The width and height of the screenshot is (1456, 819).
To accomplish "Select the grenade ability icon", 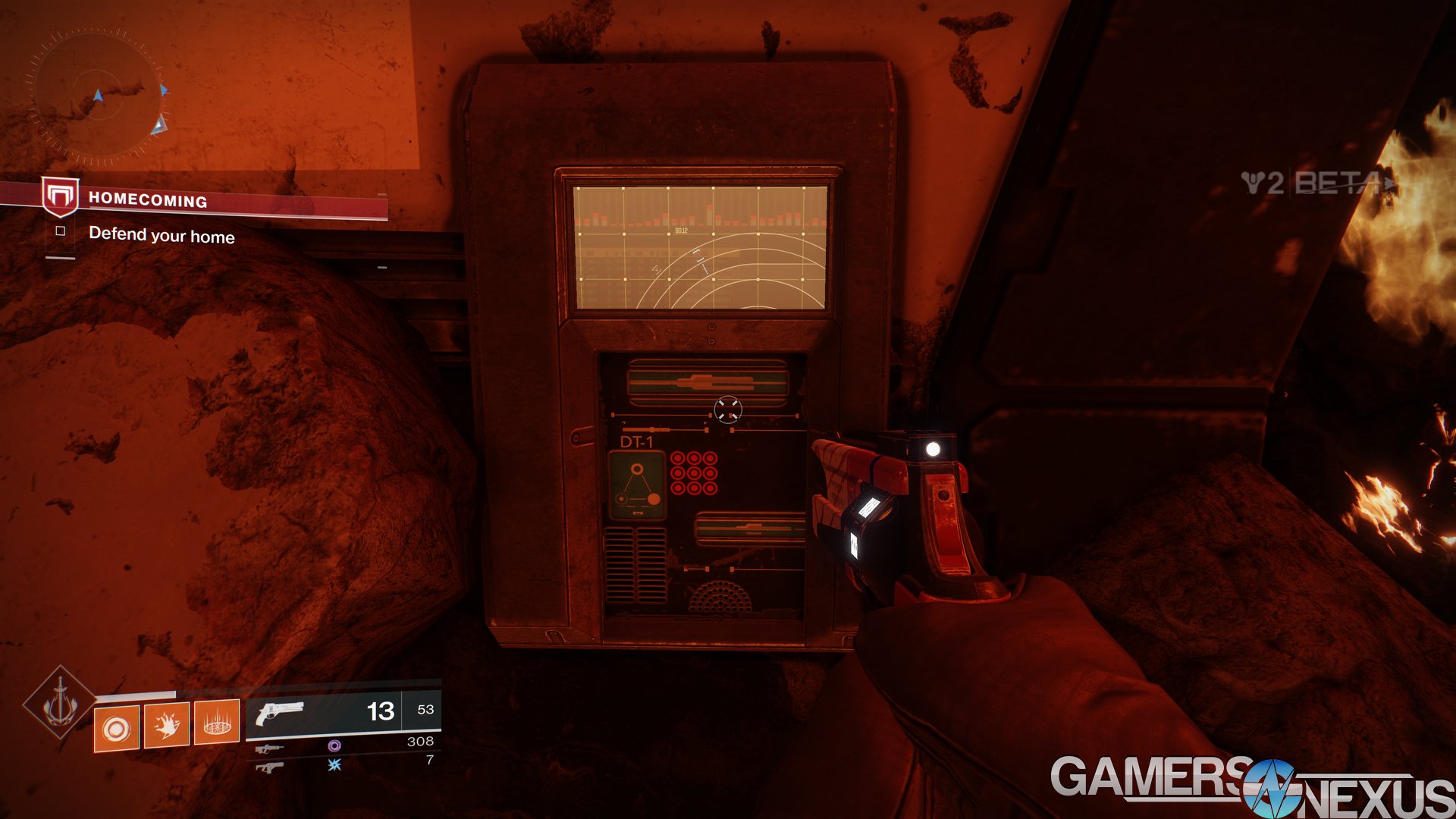I will (116, 729).
